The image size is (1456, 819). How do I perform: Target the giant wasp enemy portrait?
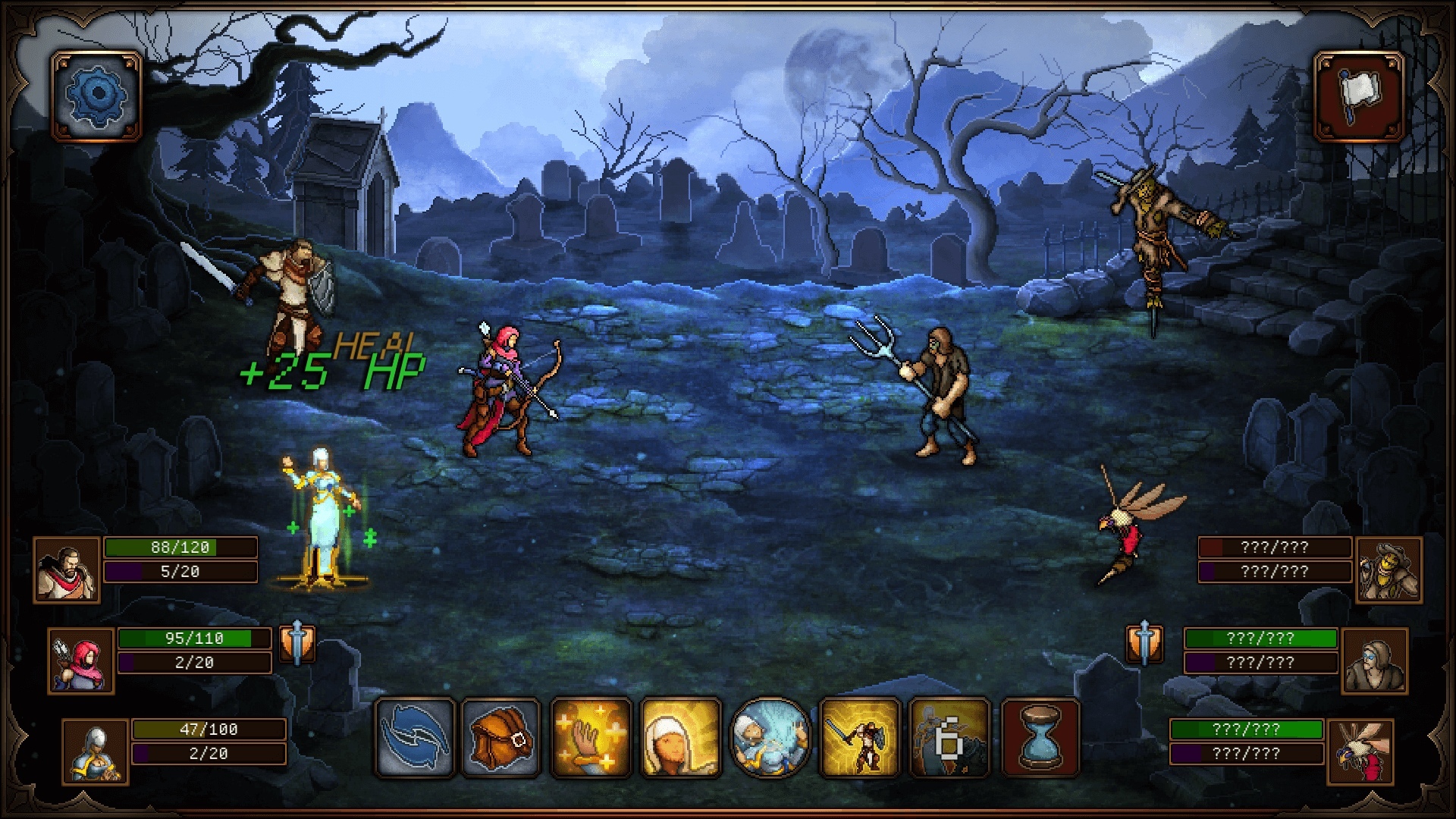point(1360,752)
